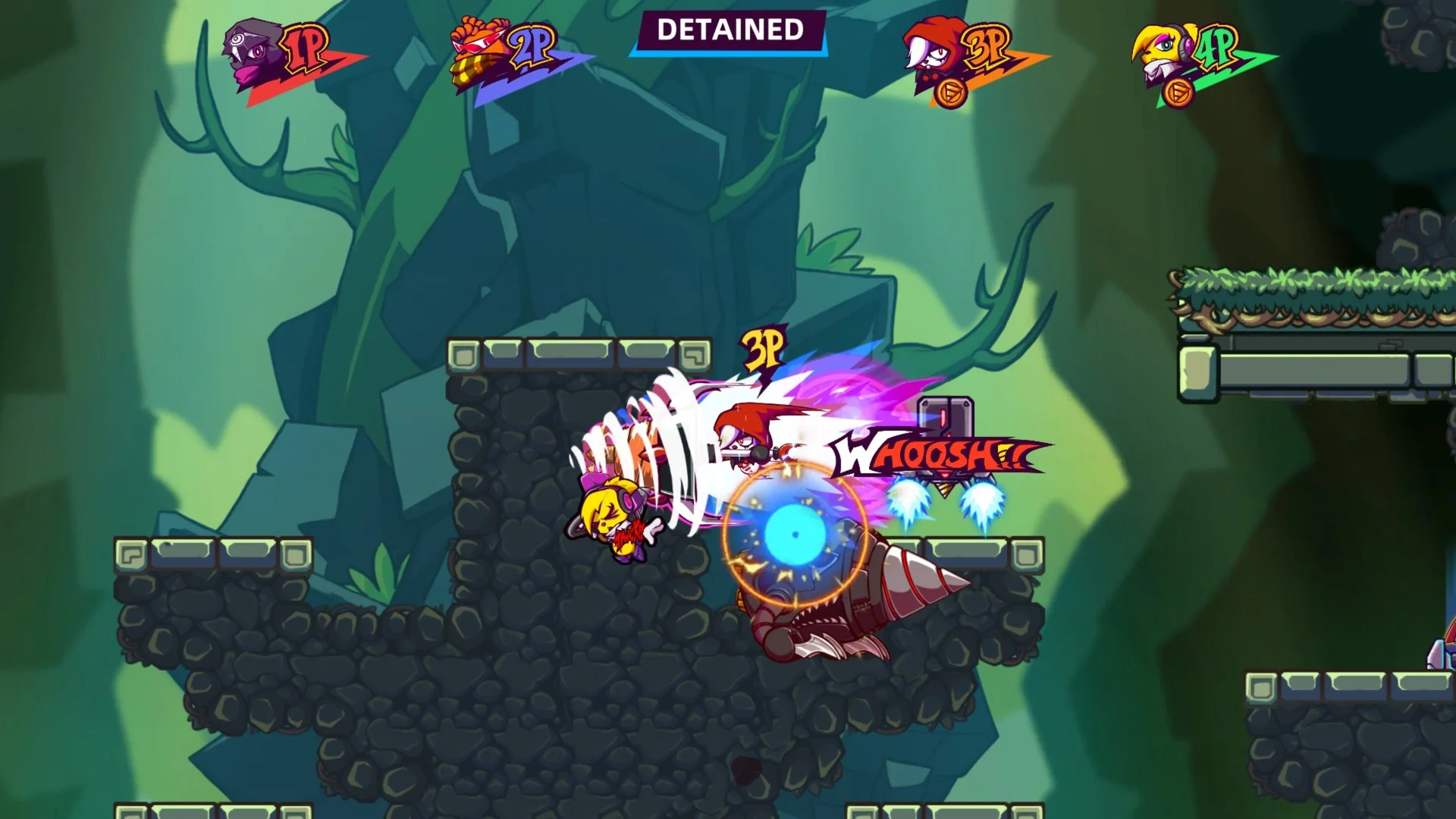Click the DETAINED banner at top center
Screen dimensions: 1456x819
coord(730,29)
